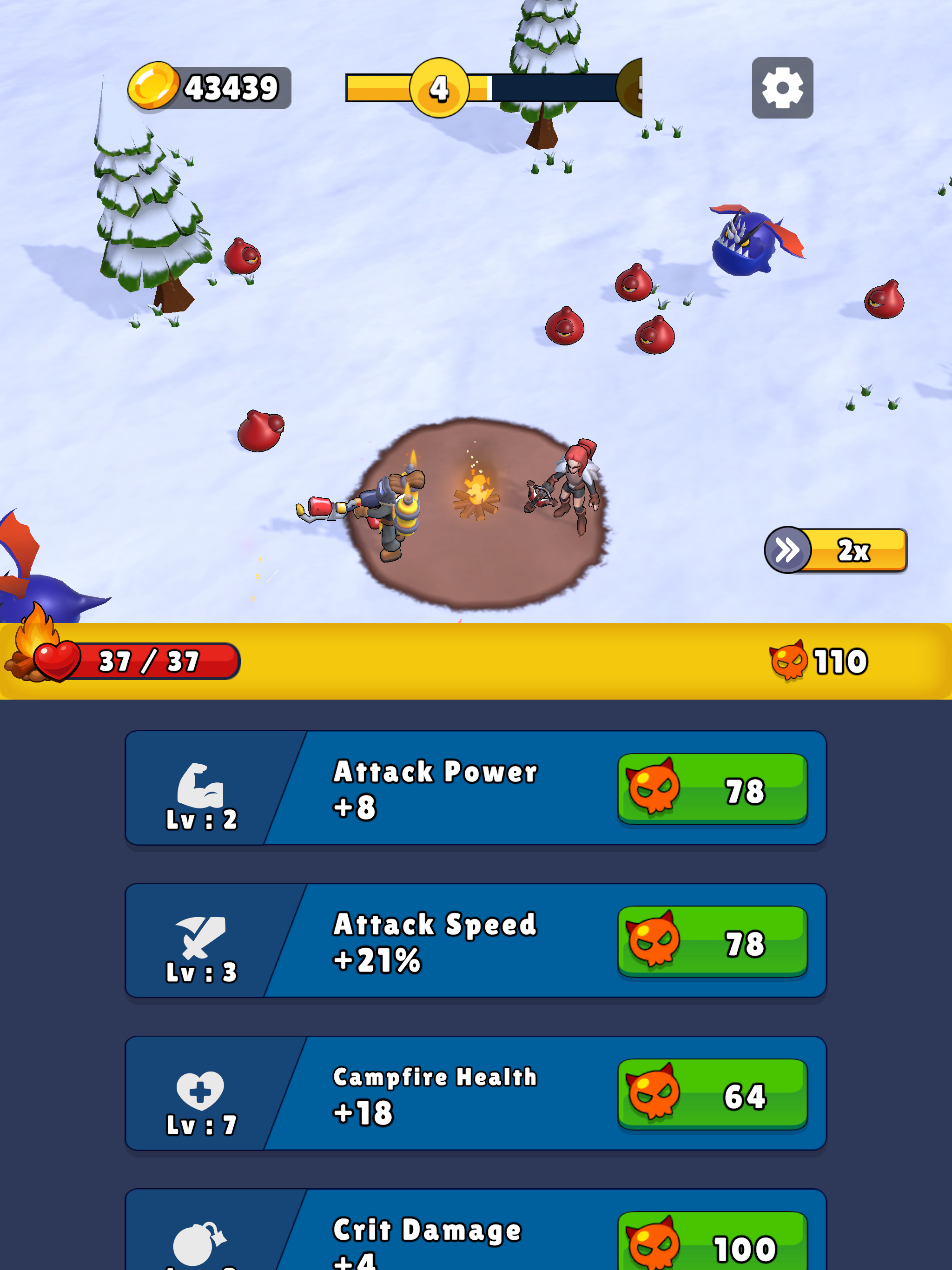Buy Attack Power upgrade for 78 skulls

click(x=712, y=789)
